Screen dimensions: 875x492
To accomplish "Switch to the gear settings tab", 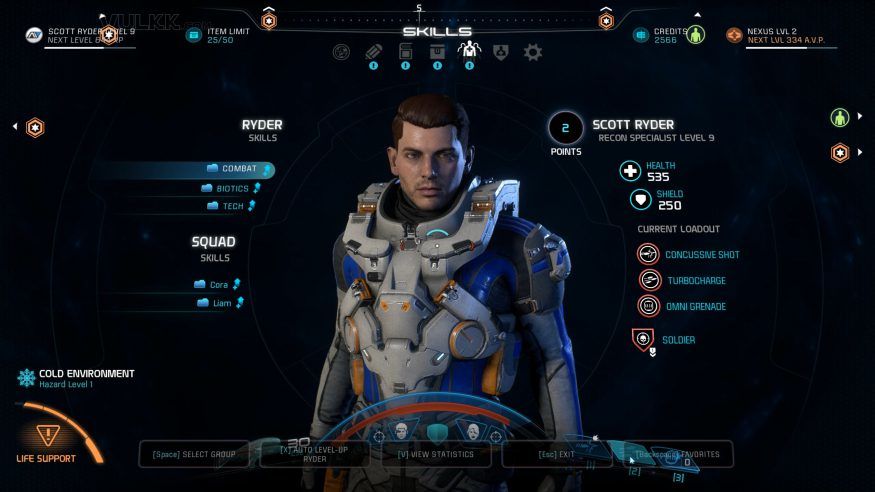I will coord(533,52).
